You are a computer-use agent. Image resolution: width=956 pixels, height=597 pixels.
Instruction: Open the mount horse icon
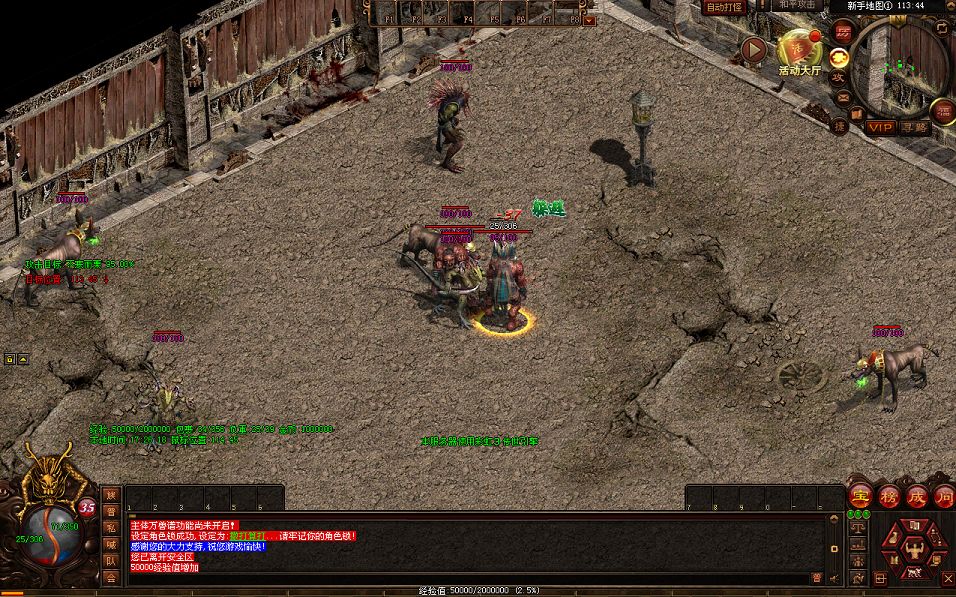(x=913, y=573)
